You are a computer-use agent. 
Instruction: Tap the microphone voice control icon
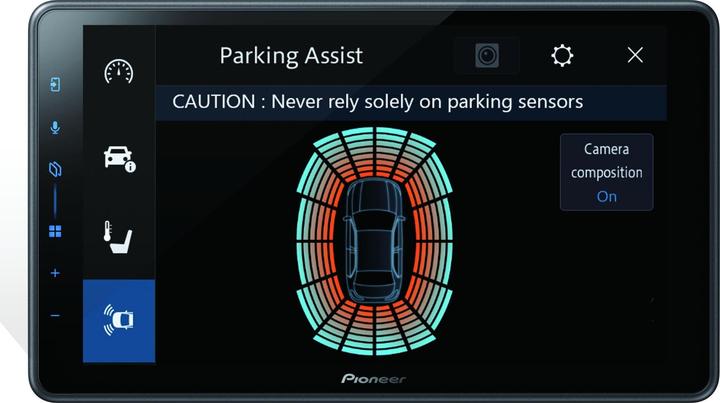[55, 127]
